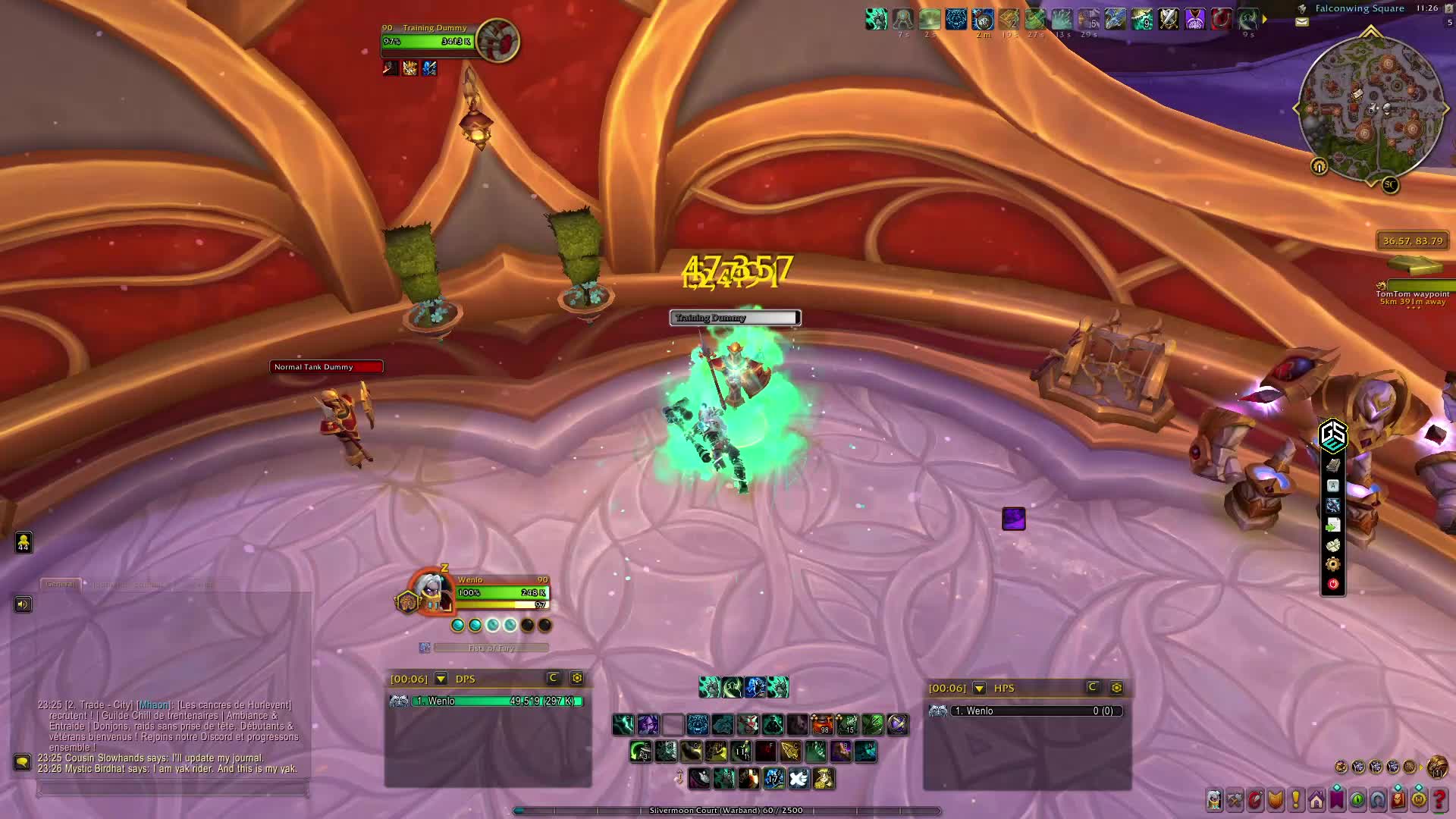Open the quest log exclamation mark button
The width and height of the screenshot is (1456, 819).
(x=1296, y=799)
